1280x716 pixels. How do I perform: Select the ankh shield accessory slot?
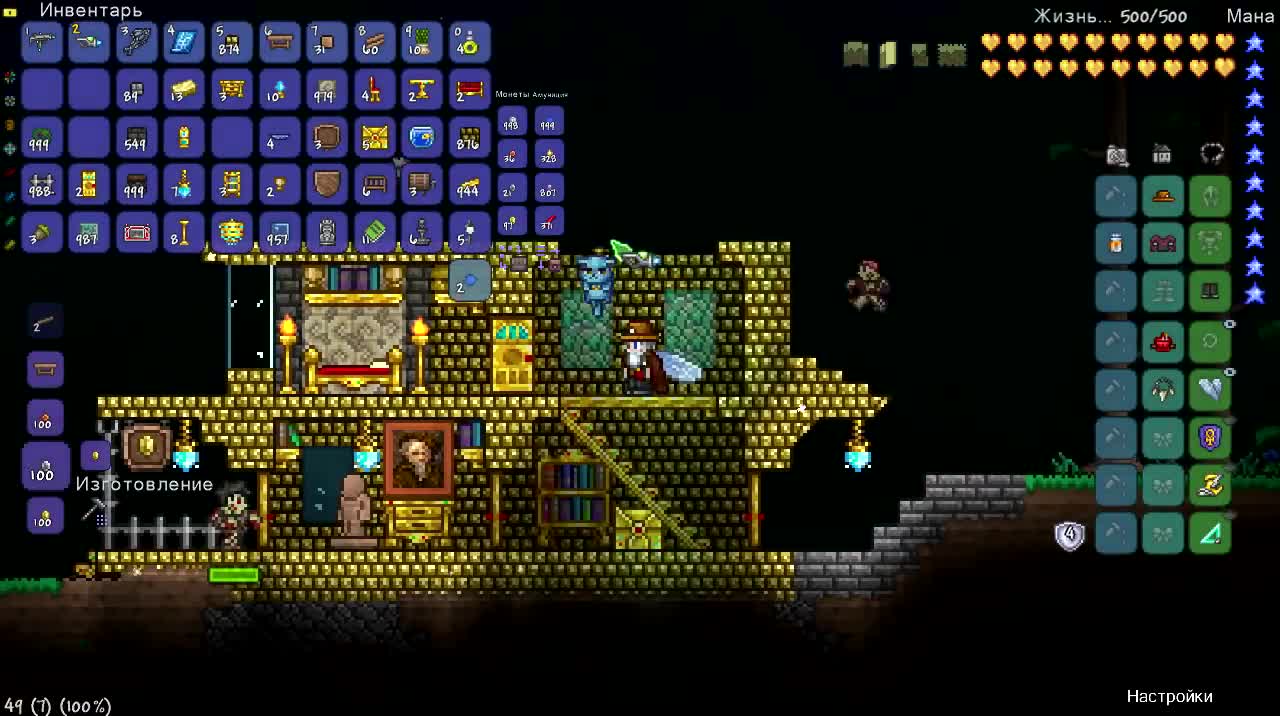coord(1210,437)
